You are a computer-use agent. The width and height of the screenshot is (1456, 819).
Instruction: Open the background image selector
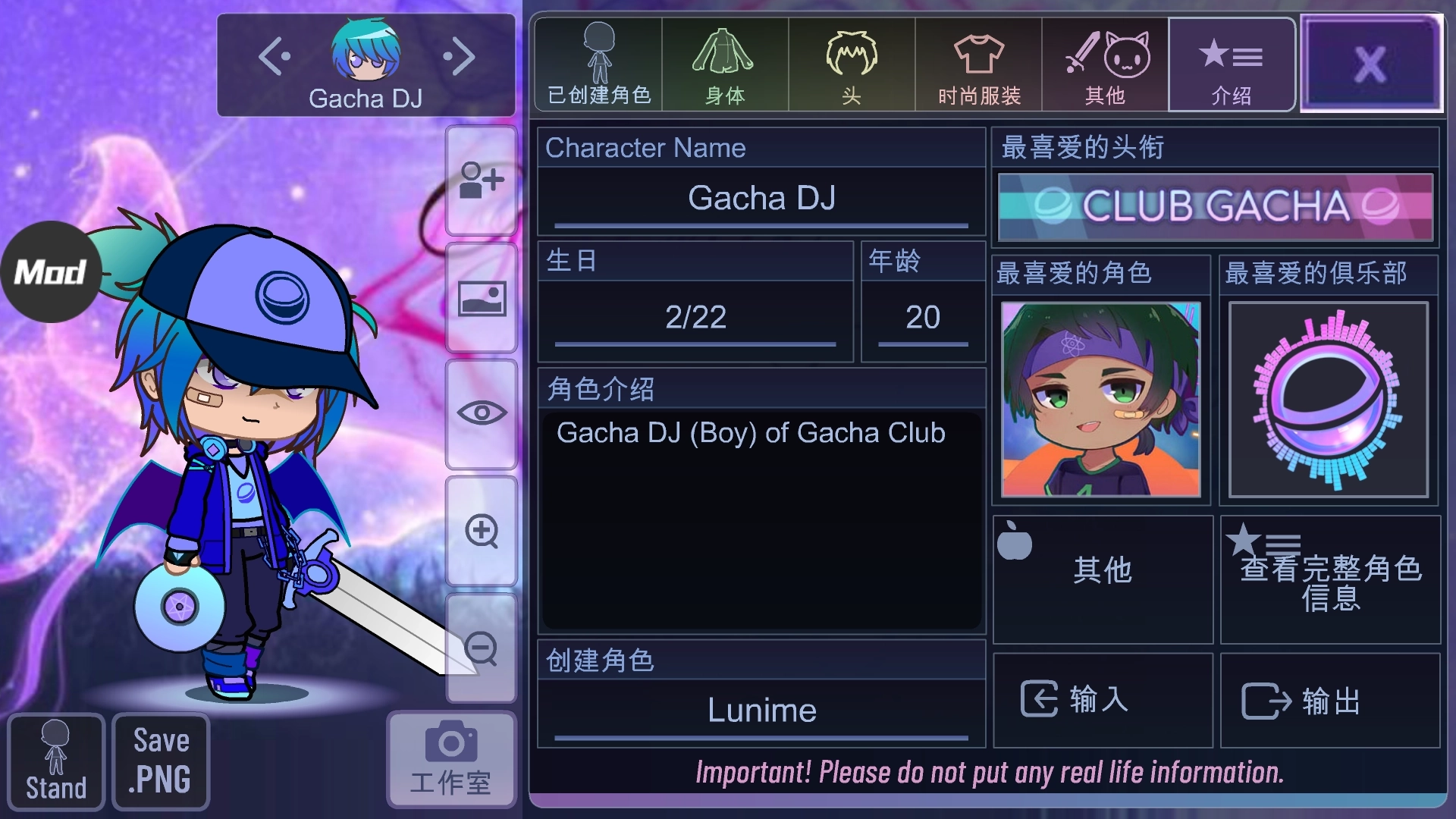[x=481, y=298]
